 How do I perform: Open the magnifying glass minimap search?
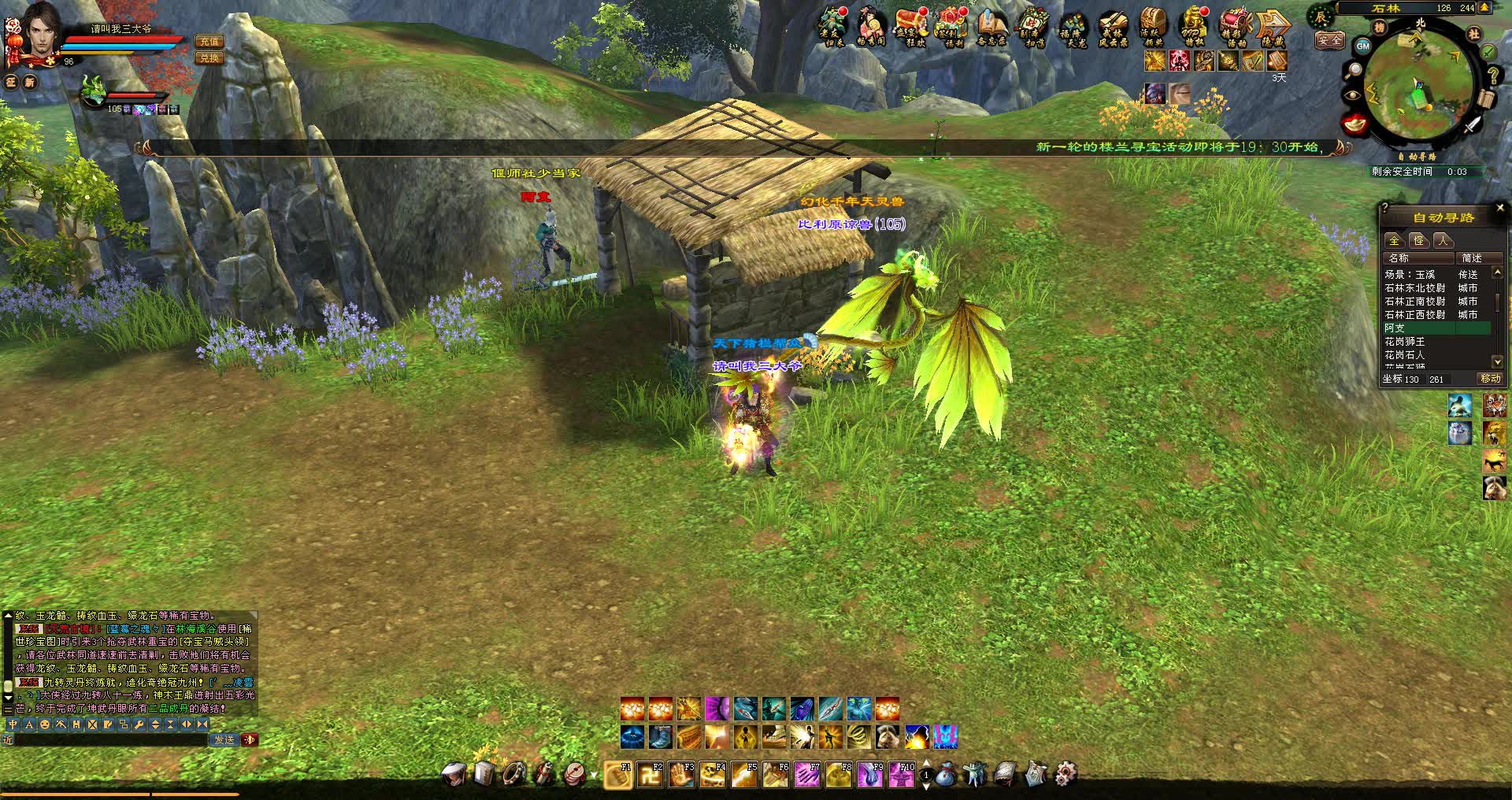click(1354, 71)
